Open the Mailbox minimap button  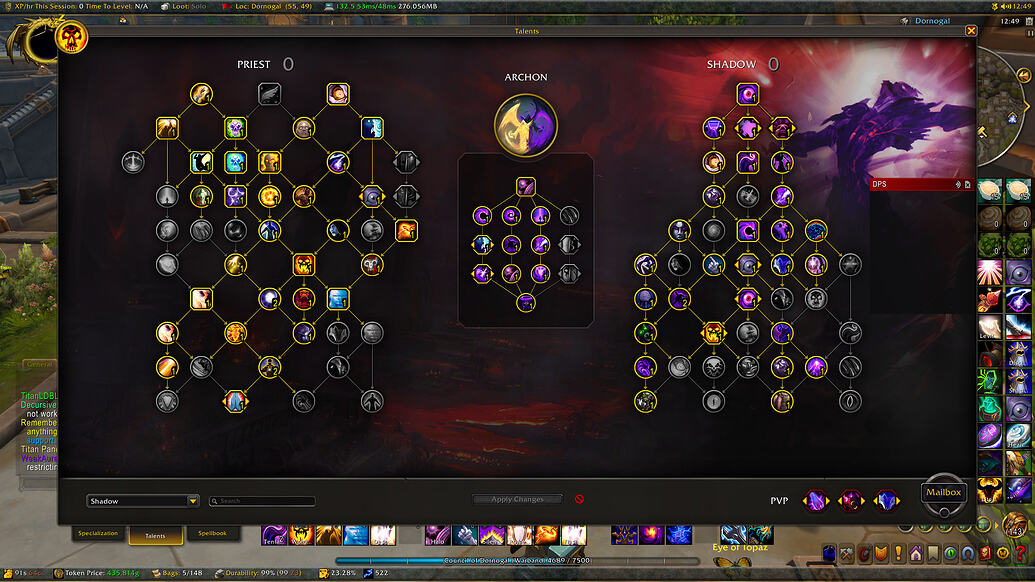[943, 492]
